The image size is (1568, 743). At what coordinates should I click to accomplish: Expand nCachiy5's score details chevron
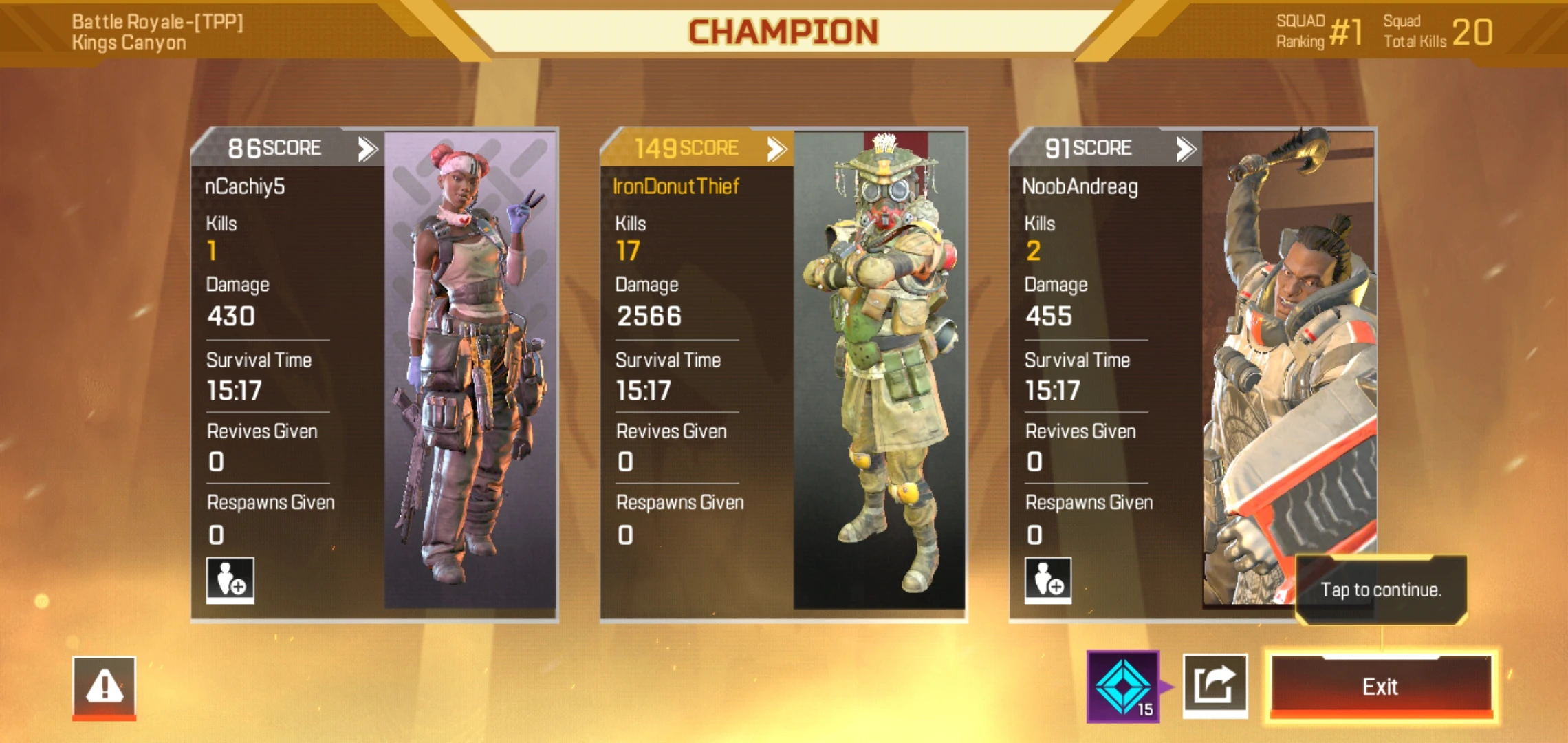coord(367,147)
